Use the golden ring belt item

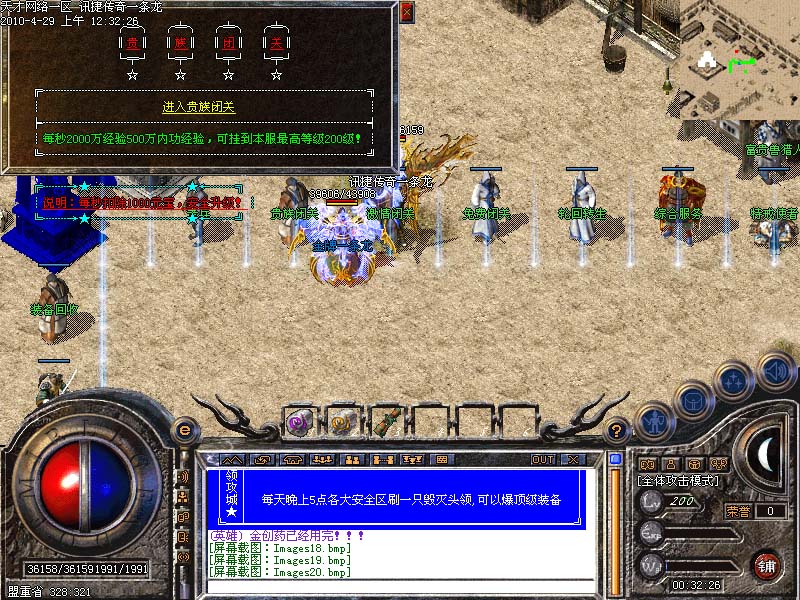[342, 422]
